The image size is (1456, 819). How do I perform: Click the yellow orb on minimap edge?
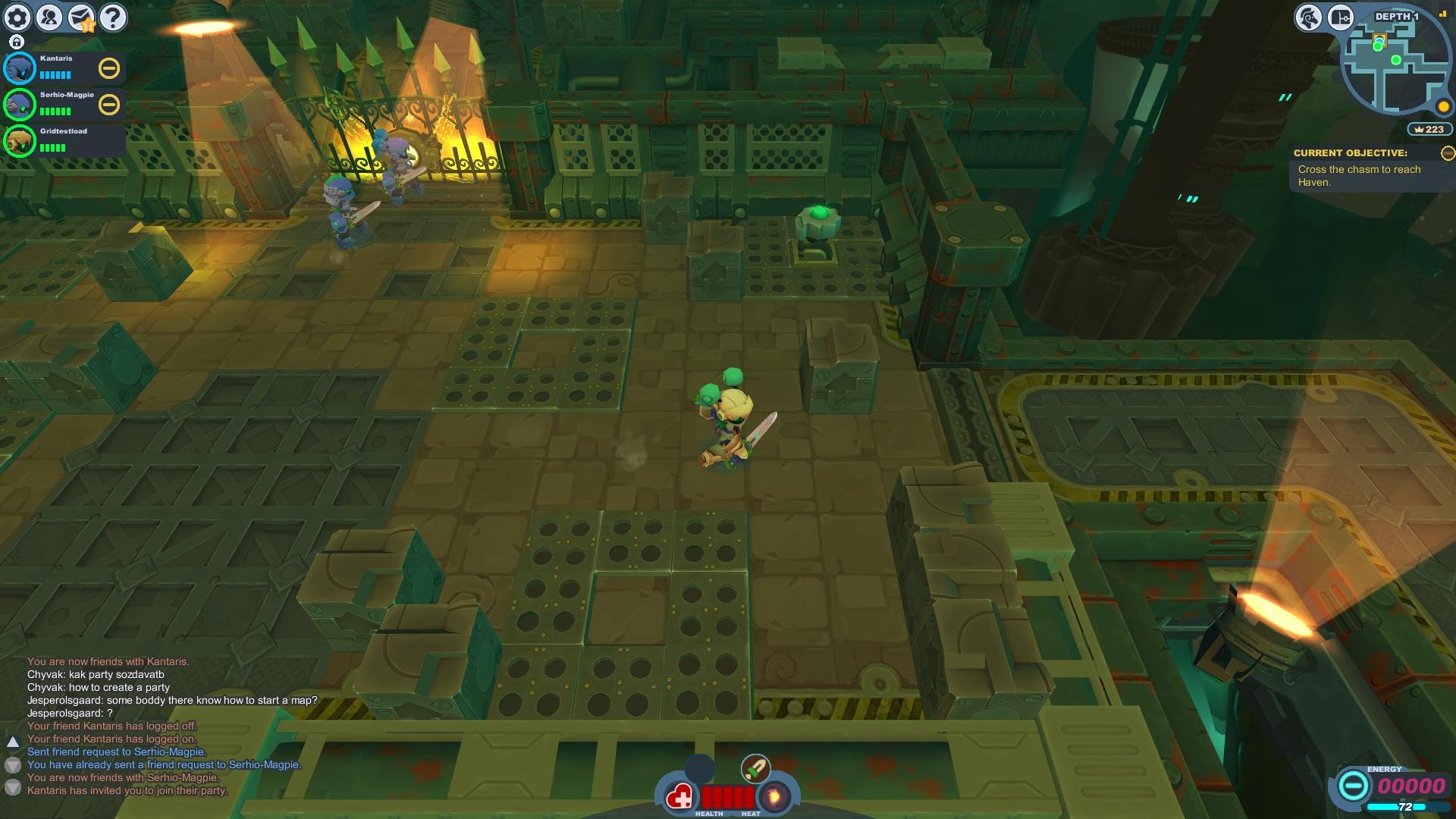pyautogui.click(x=1443, y=106)
